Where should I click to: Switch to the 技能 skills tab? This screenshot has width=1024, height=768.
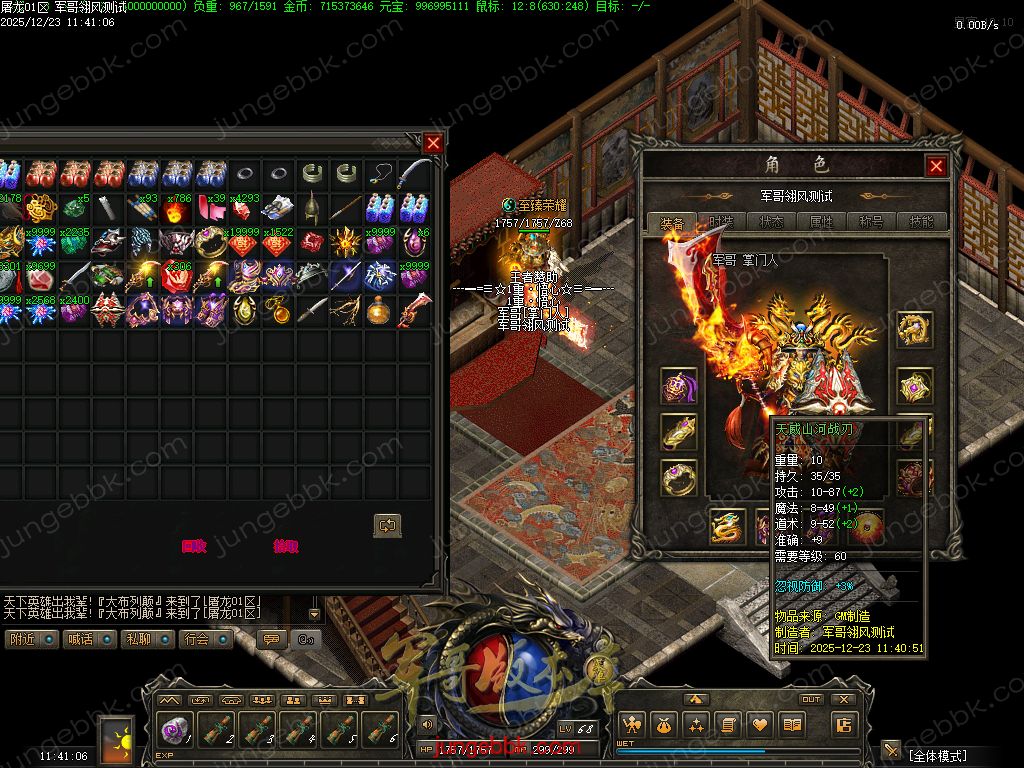pyautogui.click(x=921, y=223)
